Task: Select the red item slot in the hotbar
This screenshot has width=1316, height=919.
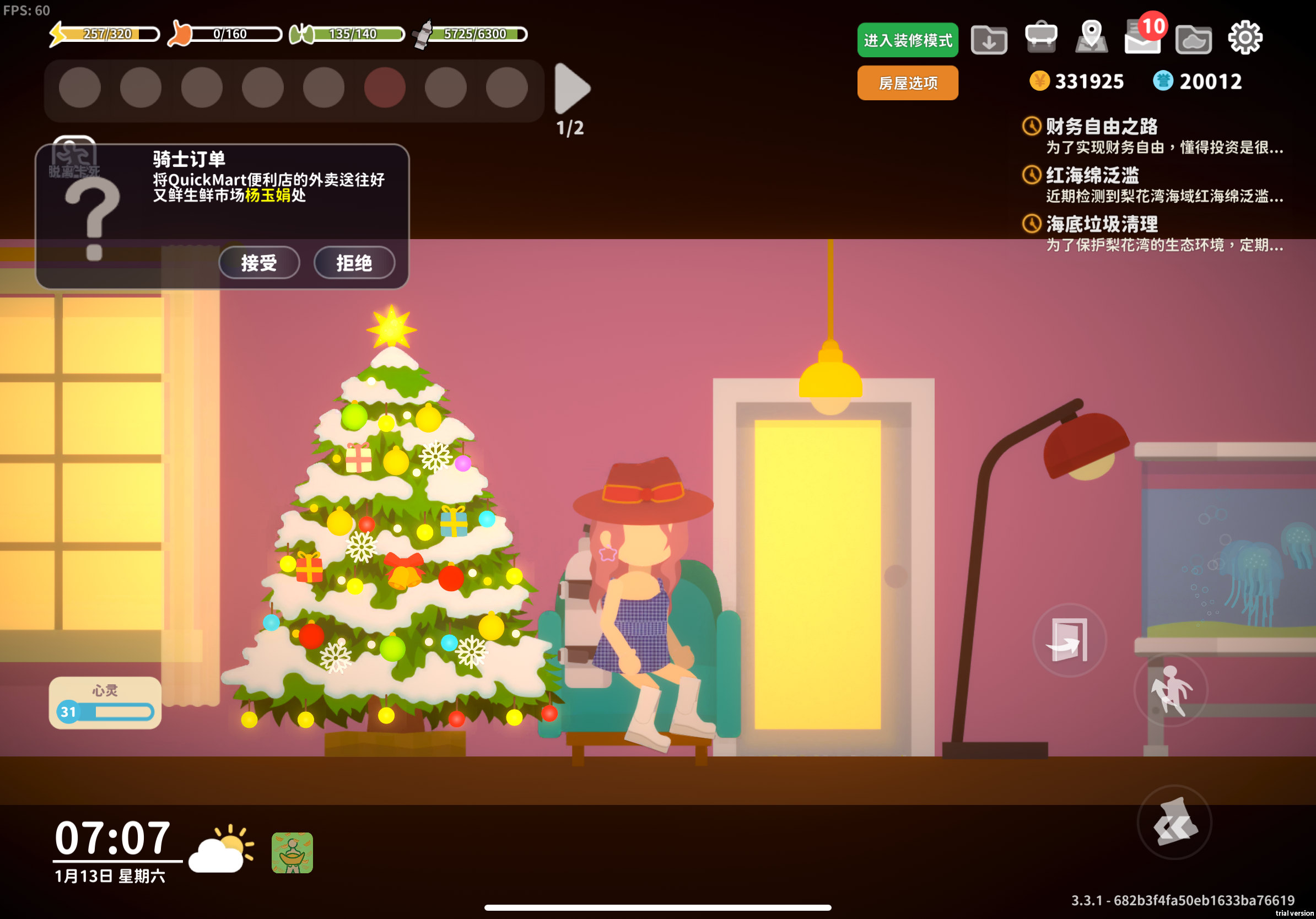Action: [385, 87]
